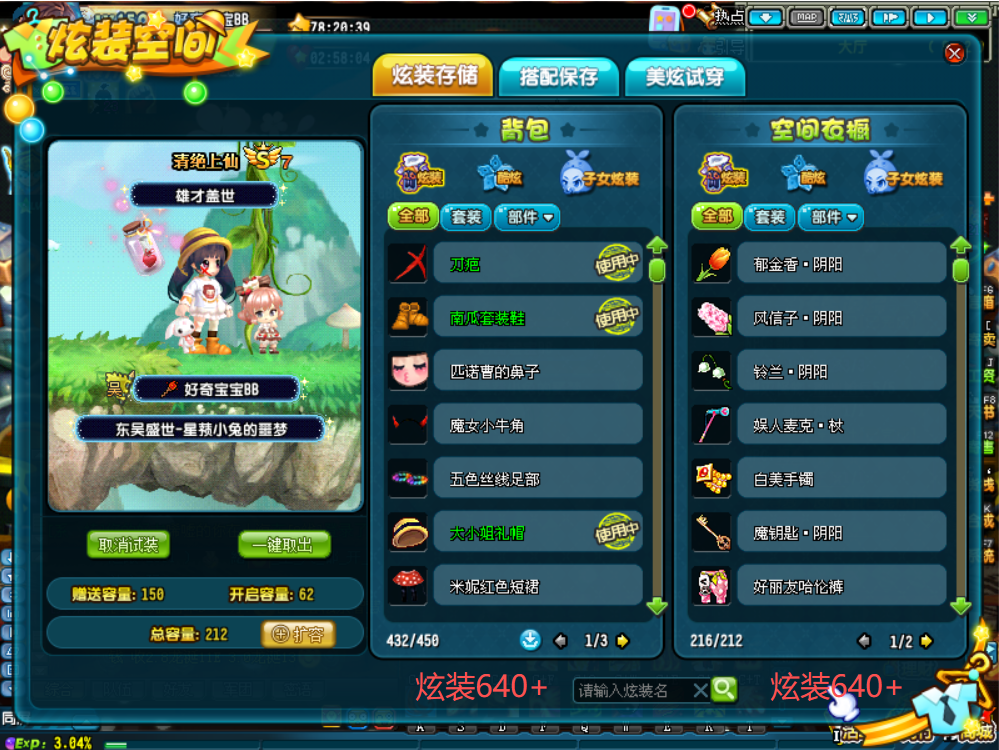This screenshot has width=999, height=750.
Task: Filter wardrobe by 套装
Action: (770, 217)
